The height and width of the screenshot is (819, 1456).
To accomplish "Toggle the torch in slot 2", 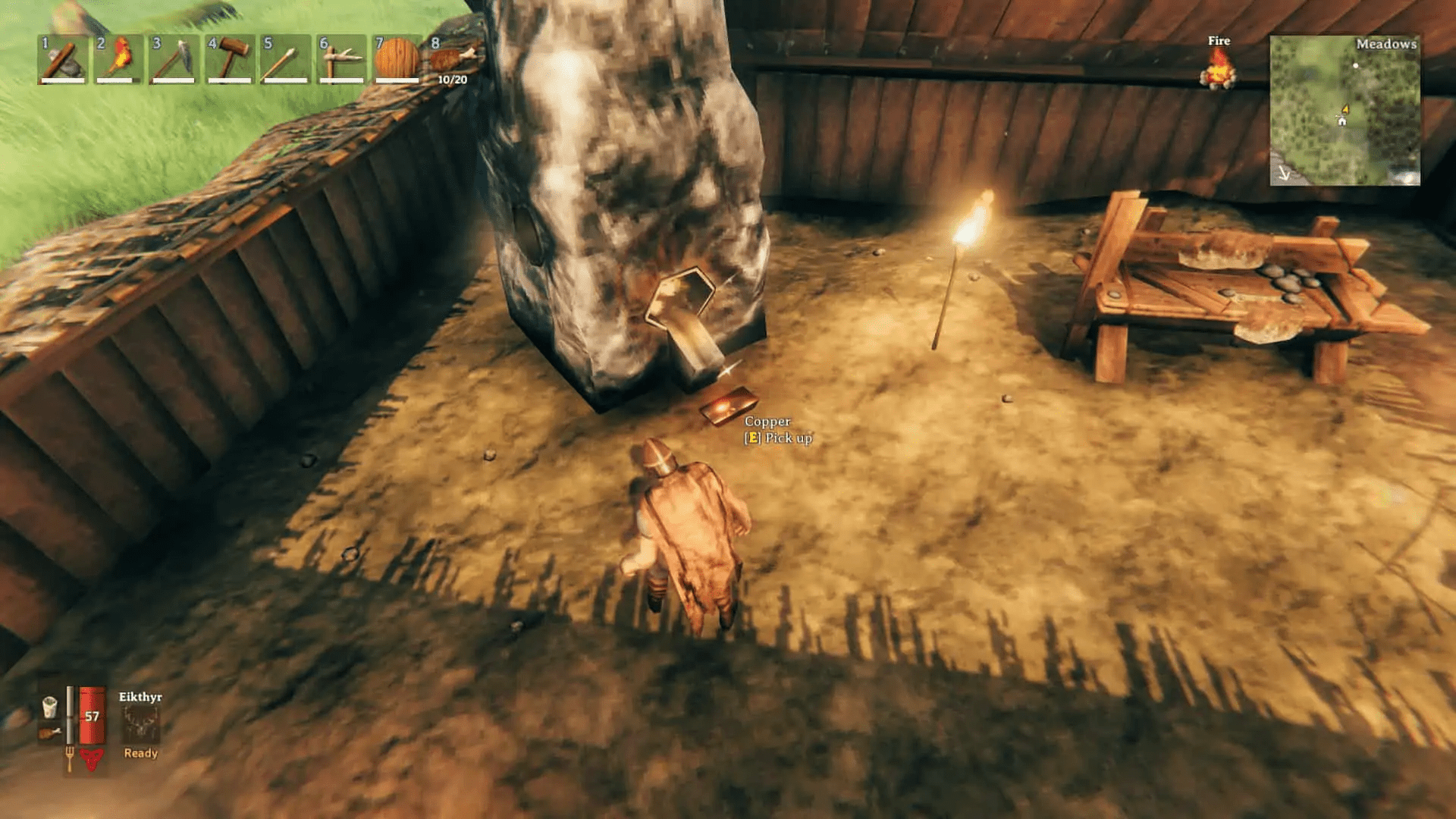I will click(x=118, y=61).
